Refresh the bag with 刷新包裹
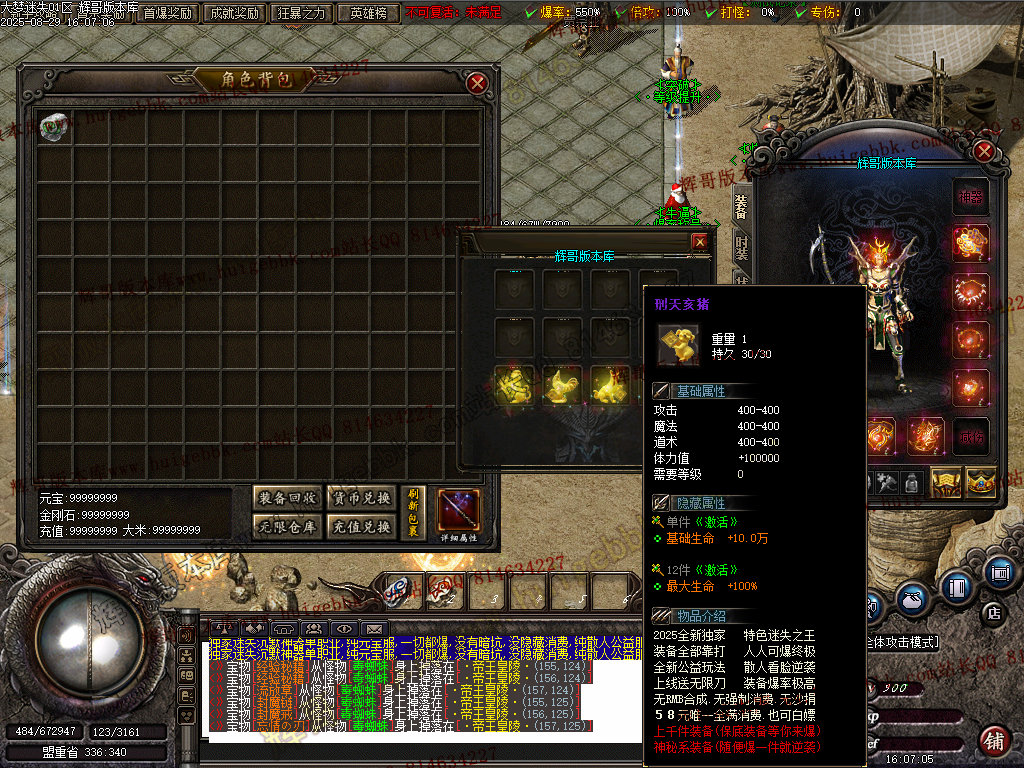Screen dimensions: 1024x768 click(413, 512)
